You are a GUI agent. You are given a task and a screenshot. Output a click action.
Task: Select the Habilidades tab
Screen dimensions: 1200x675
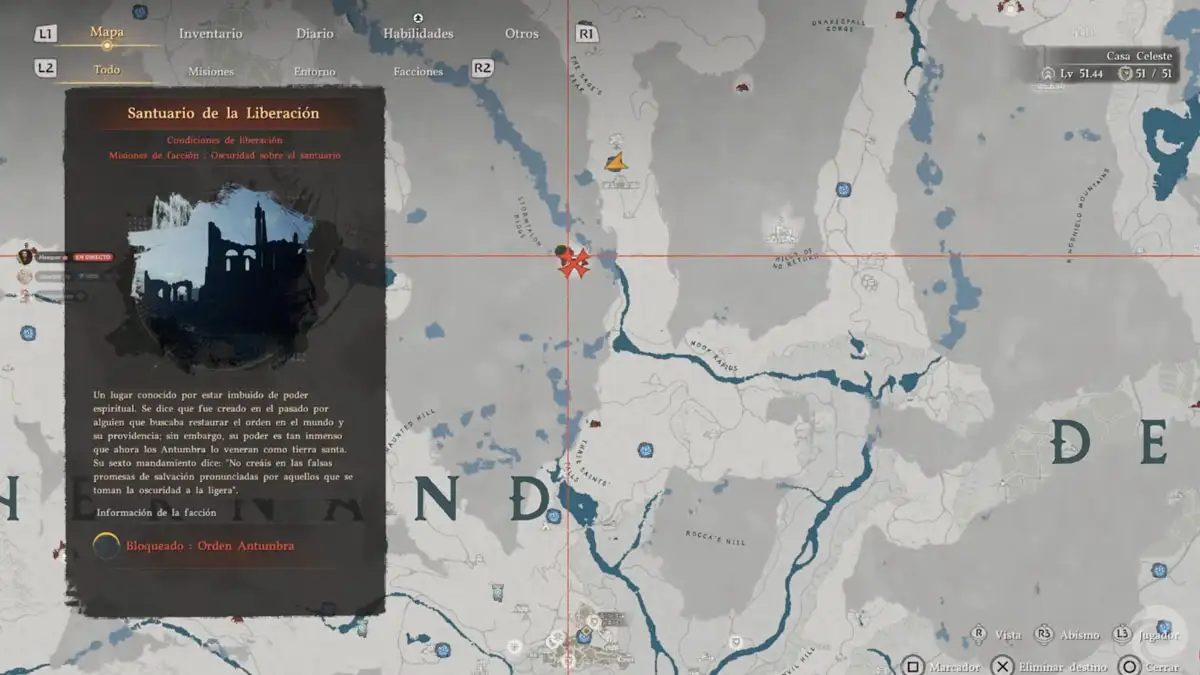point(418,33)
